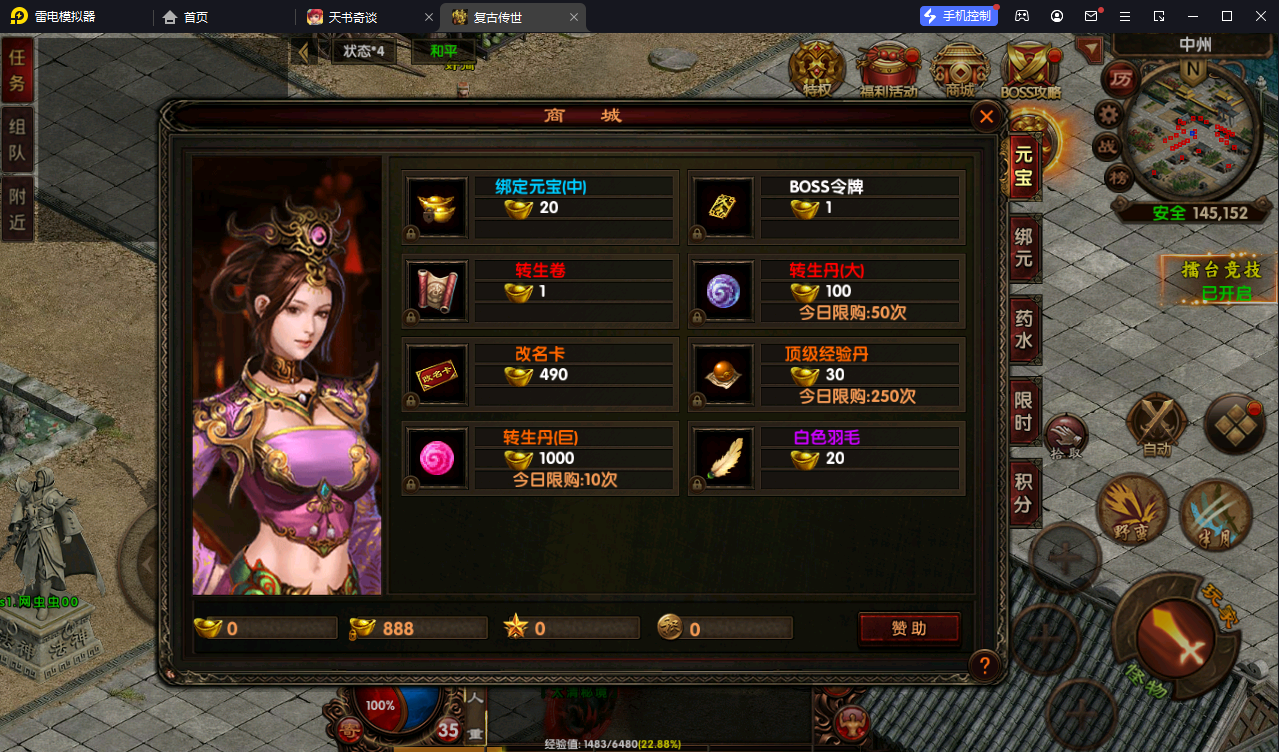Switch to the 绑元 shop tab
The height and width of the screenshot is (752, 1279).
click(1024, 250)
